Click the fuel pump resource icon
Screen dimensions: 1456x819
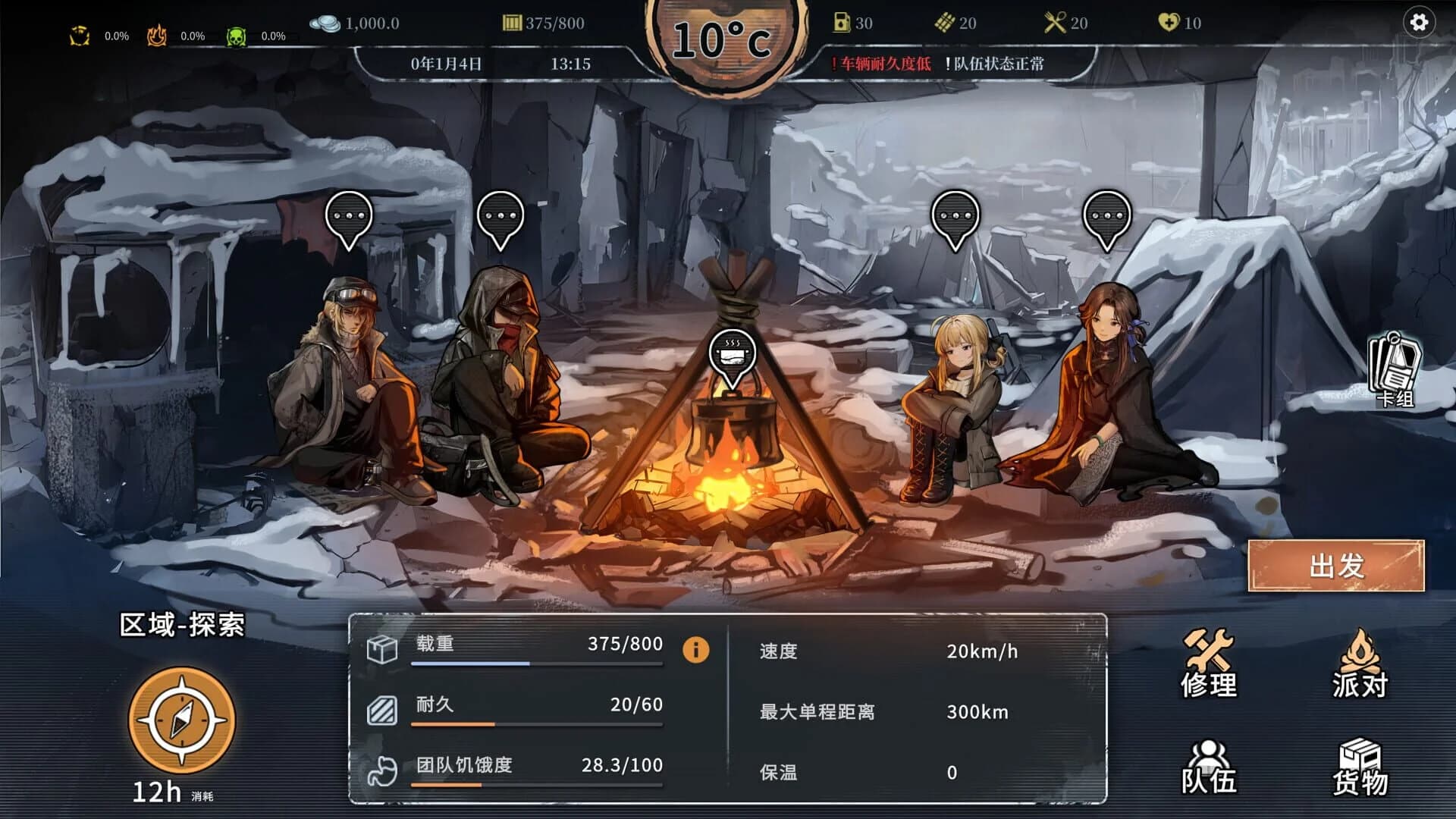(x=841, y=22)
